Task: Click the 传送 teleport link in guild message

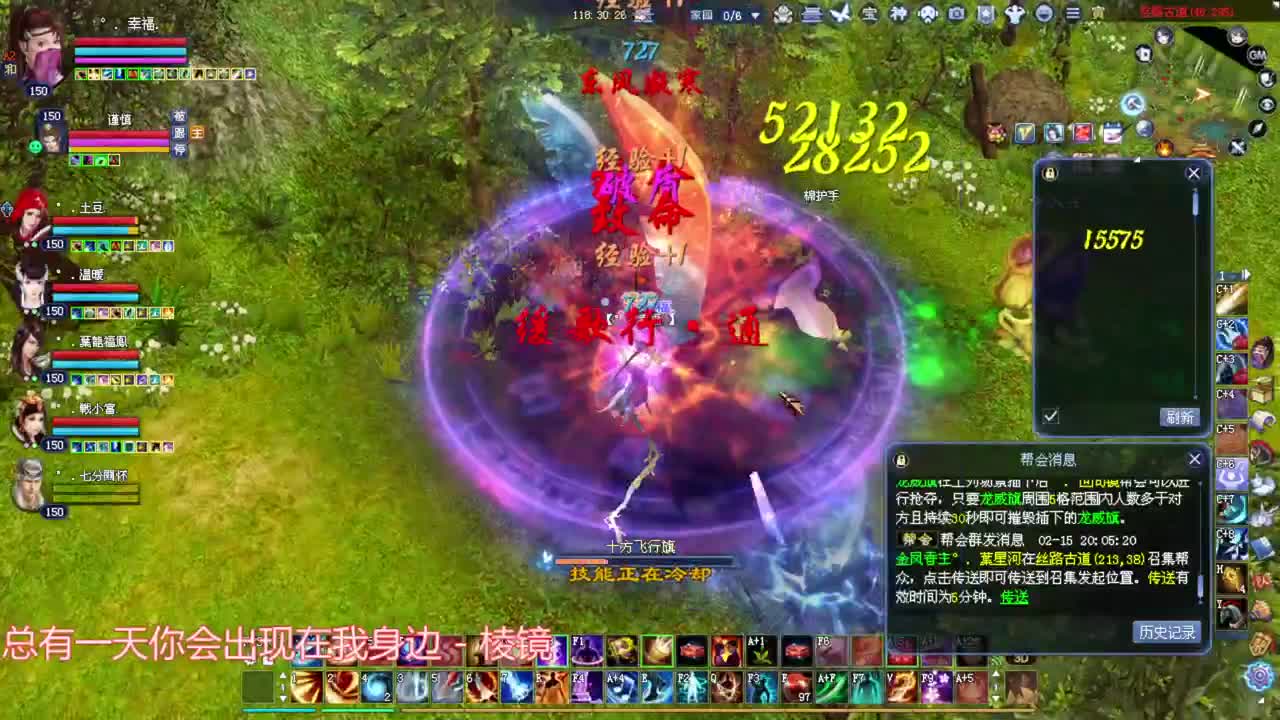Action: pyautogui.click(x=1014, y=597)
